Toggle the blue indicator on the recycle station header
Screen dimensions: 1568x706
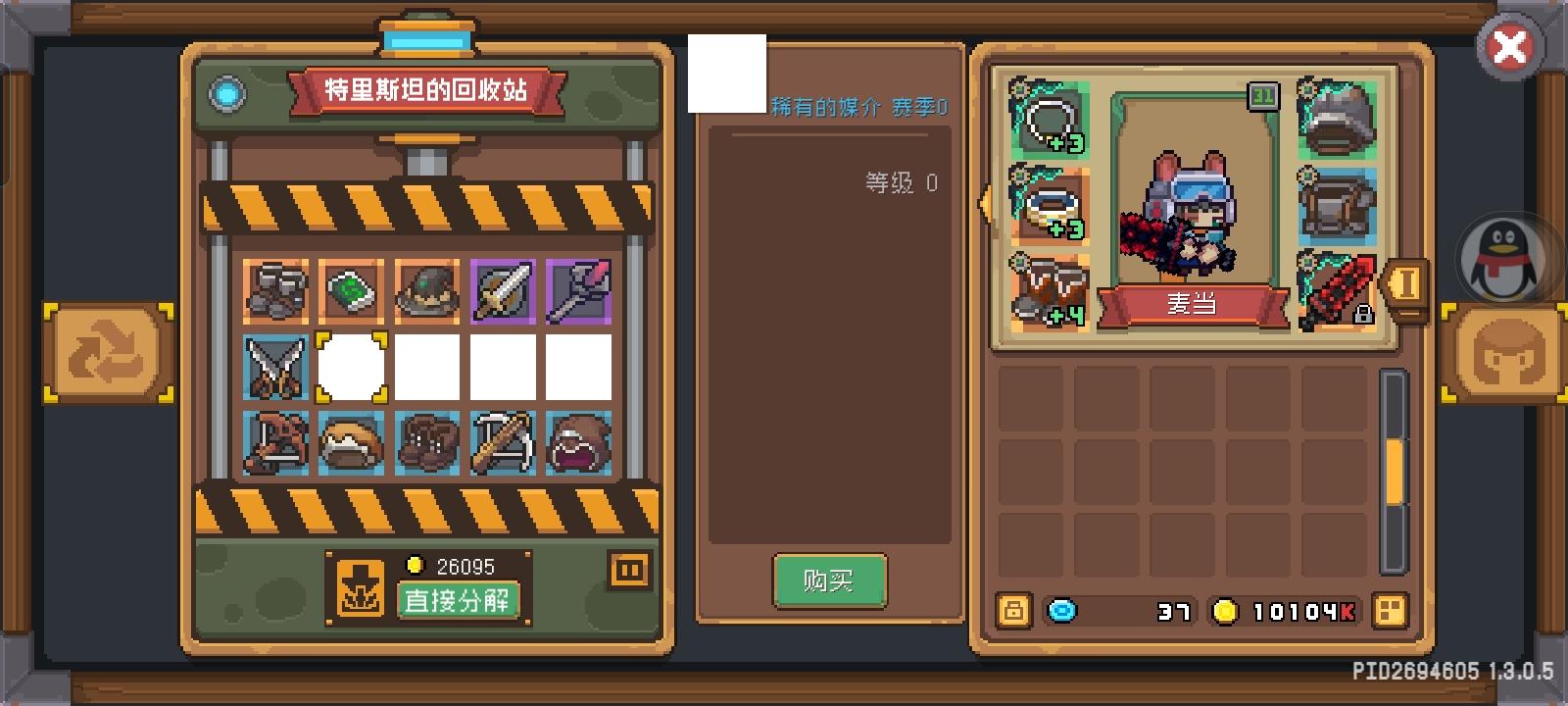click(227, 93)
